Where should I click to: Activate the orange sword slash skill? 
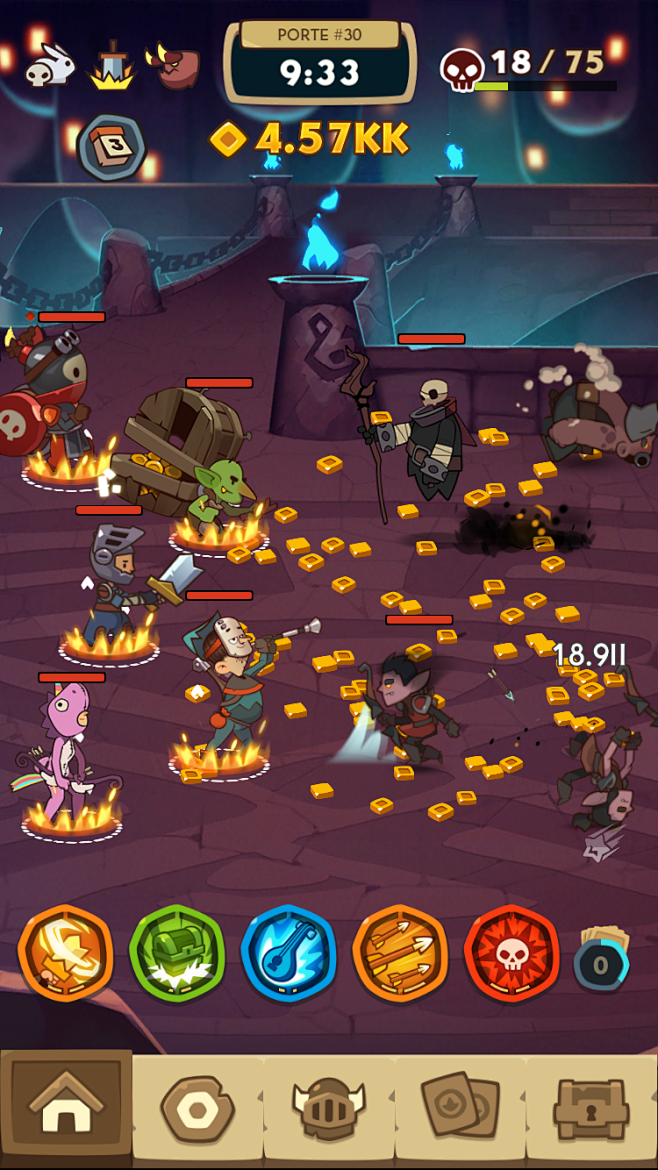pyautogui.click(x=66, y=953)
